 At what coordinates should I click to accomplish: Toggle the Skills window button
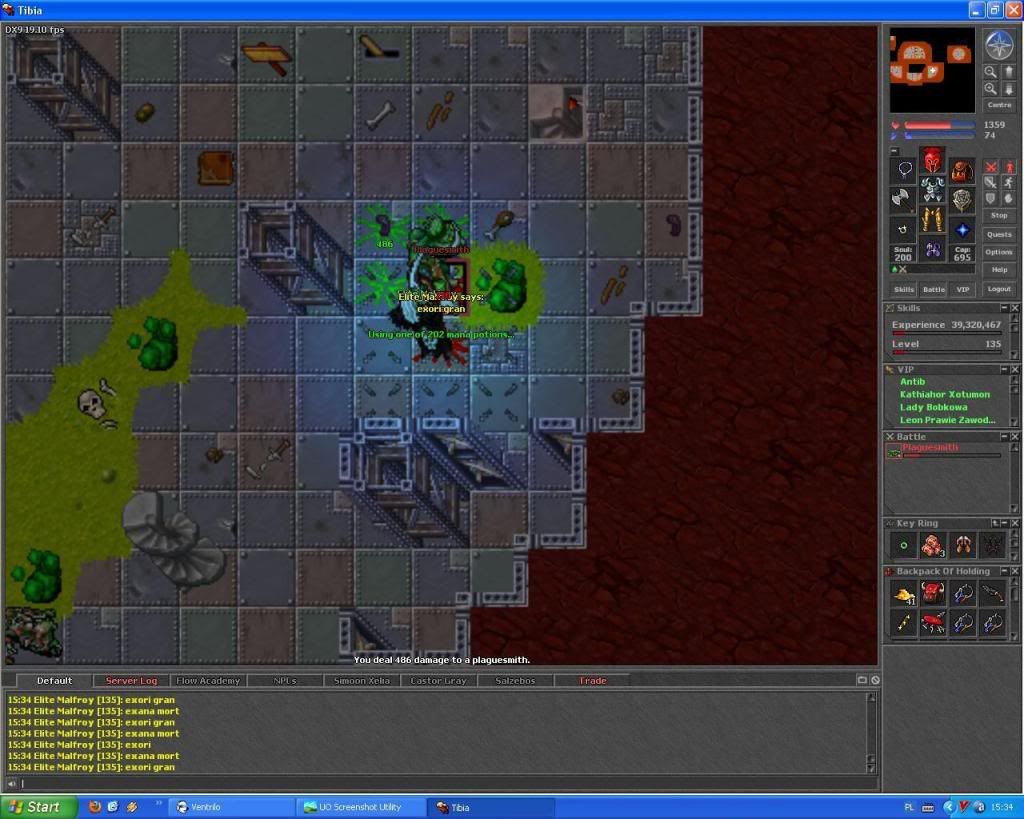point(904,289)
